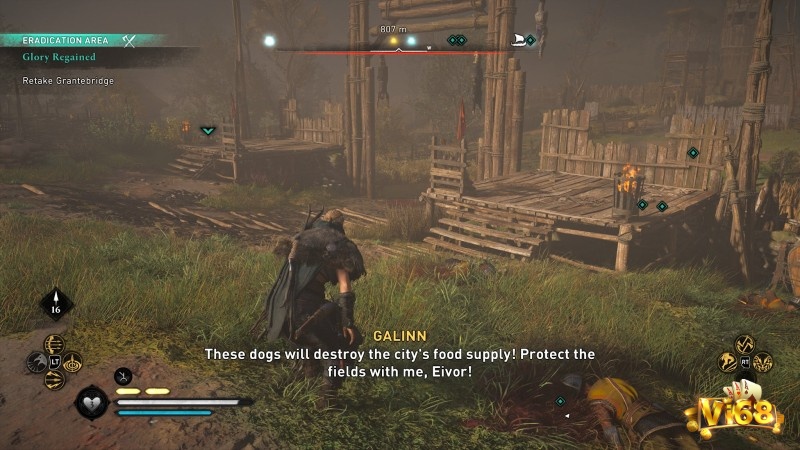Activate the top melee ability icon
This screenshot has width=800, height=450.
tap(746, 344)
